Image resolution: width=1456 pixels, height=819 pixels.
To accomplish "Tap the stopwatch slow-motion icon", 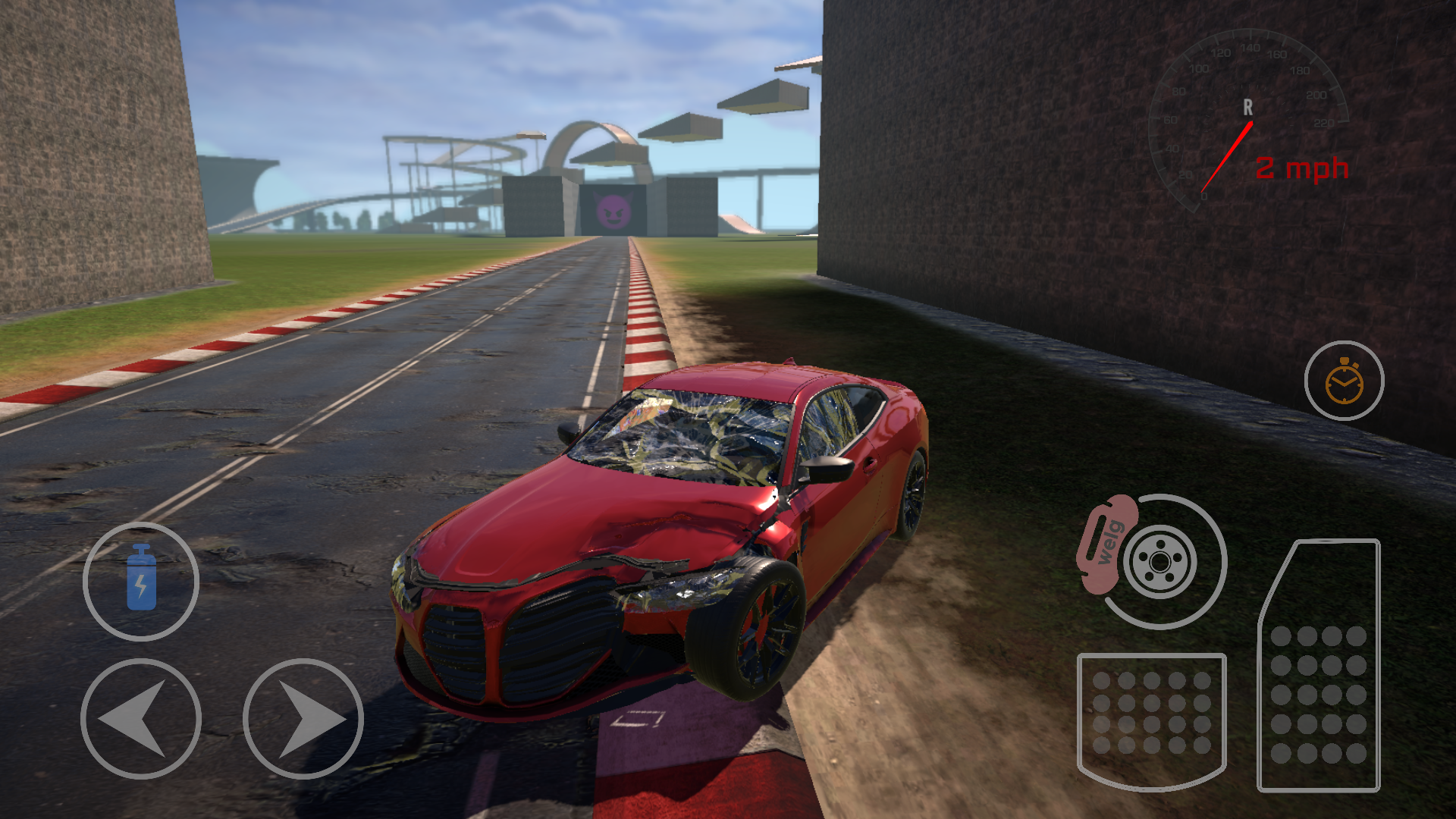I will click(x=1344, y=381).
